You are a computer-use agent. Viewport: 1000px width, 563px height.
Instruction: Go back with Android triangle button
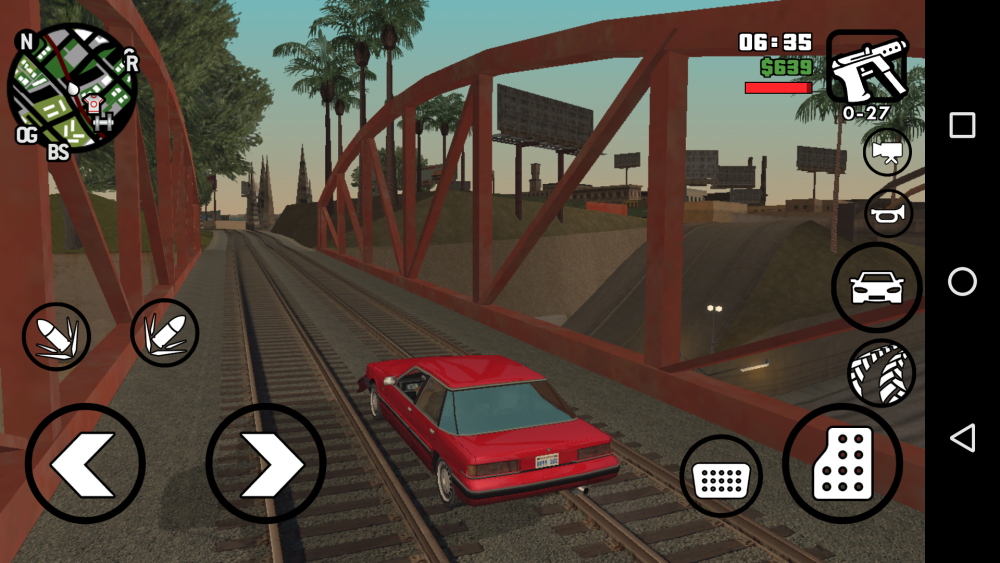click(962, 437)
